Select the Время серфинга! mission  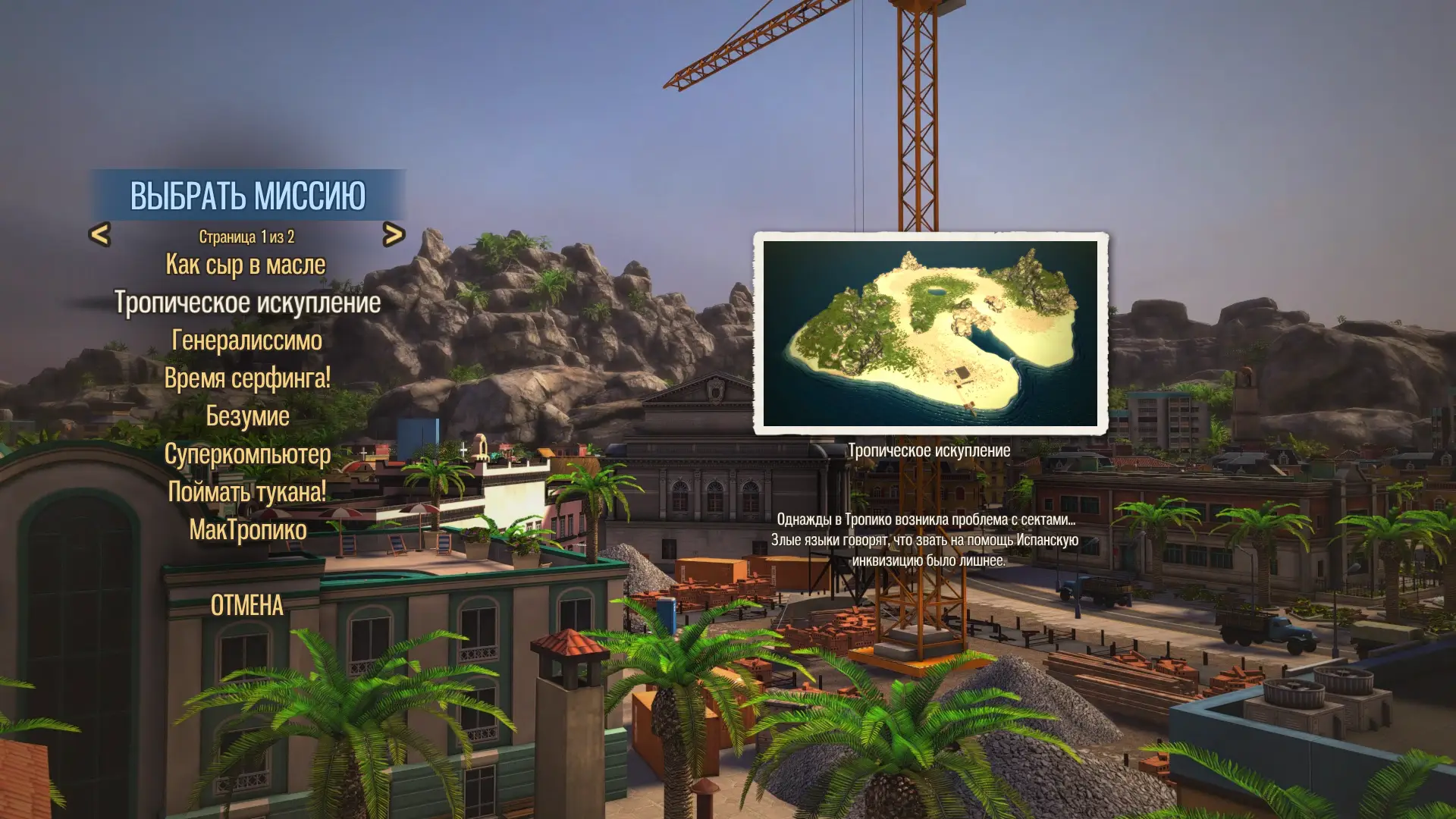tap(247, 378)
